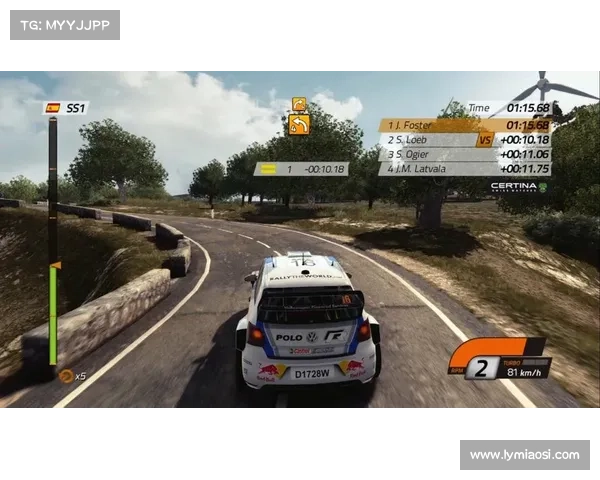Click the SS1 stage flag label
This screenshot has height=480, width=600.
click(66, 108)
